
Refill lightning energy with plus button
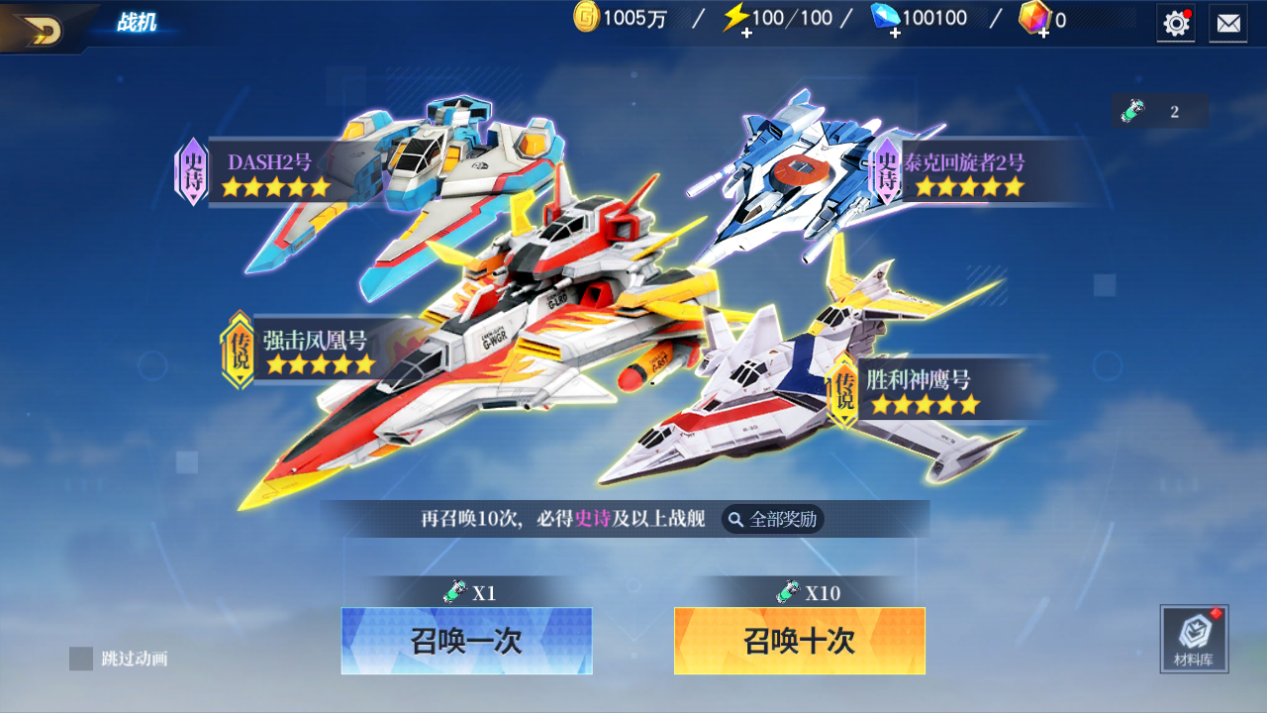746,34
